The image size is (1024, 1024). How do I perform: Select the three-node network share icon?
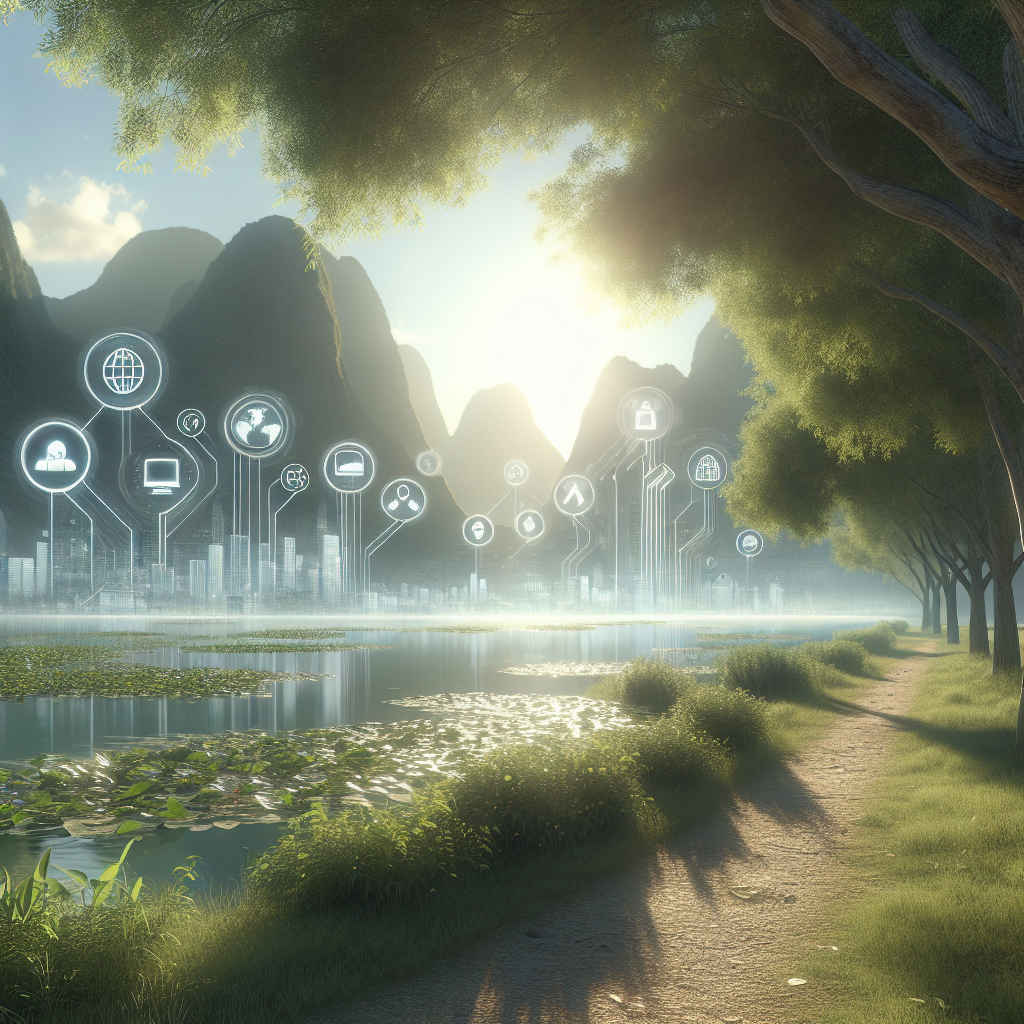(403, 499)
